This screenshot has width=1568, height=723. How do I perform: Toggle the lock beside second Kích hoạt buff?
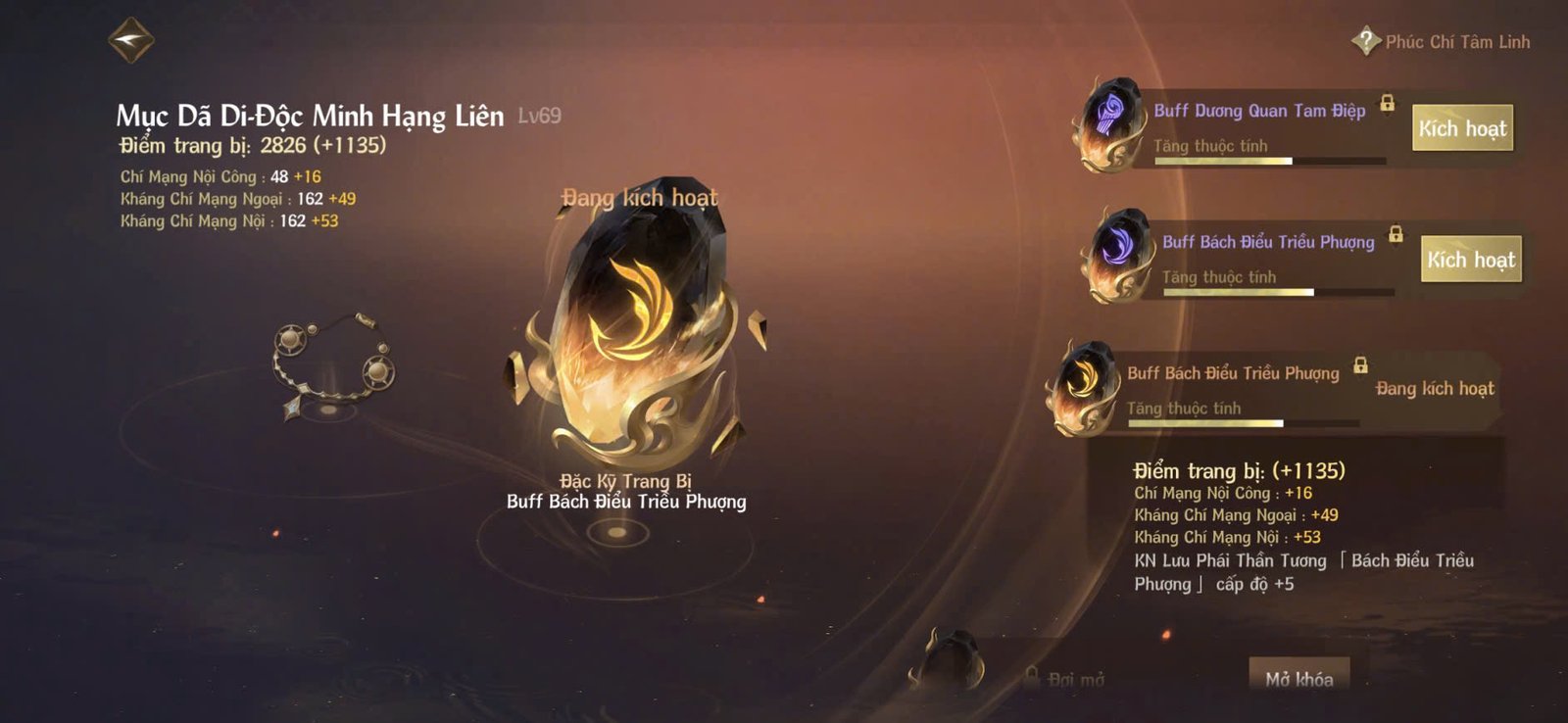[x=1396, y=235]
